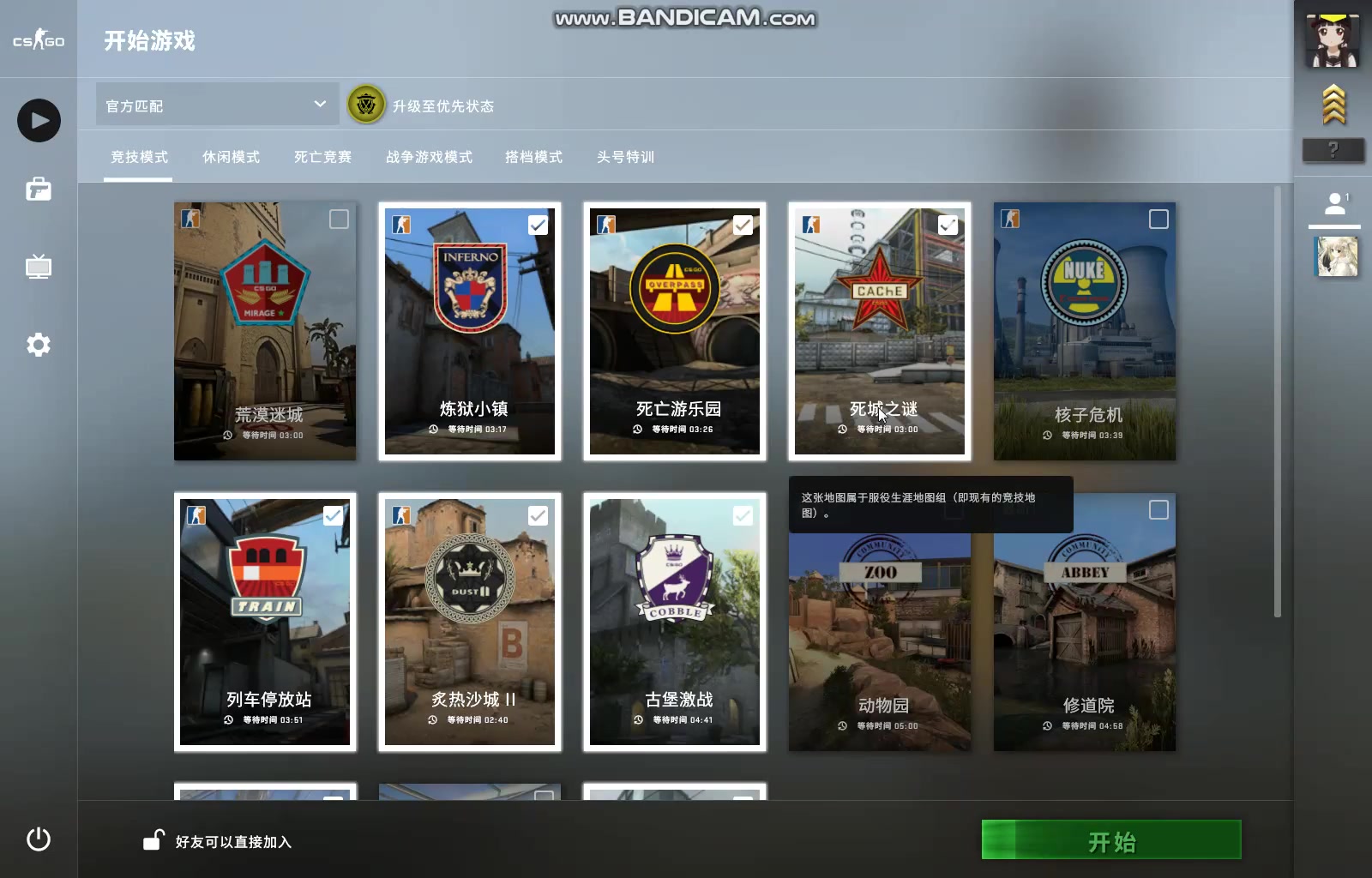Viewport: 1372px width, 878px height.
Task: Click the dropdown arrow for matchmaking type
Action: (x=321, y=104)
